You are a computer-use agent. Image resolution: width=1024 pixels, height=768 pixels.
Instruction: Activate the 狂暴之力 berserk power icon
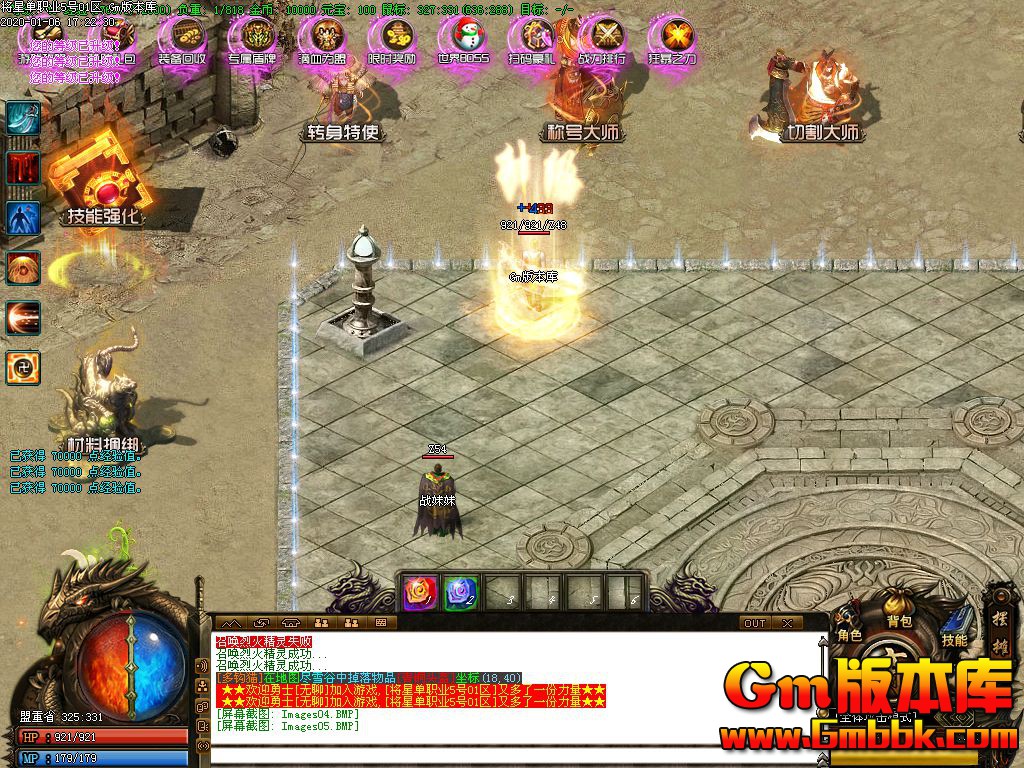pos(672,40)
